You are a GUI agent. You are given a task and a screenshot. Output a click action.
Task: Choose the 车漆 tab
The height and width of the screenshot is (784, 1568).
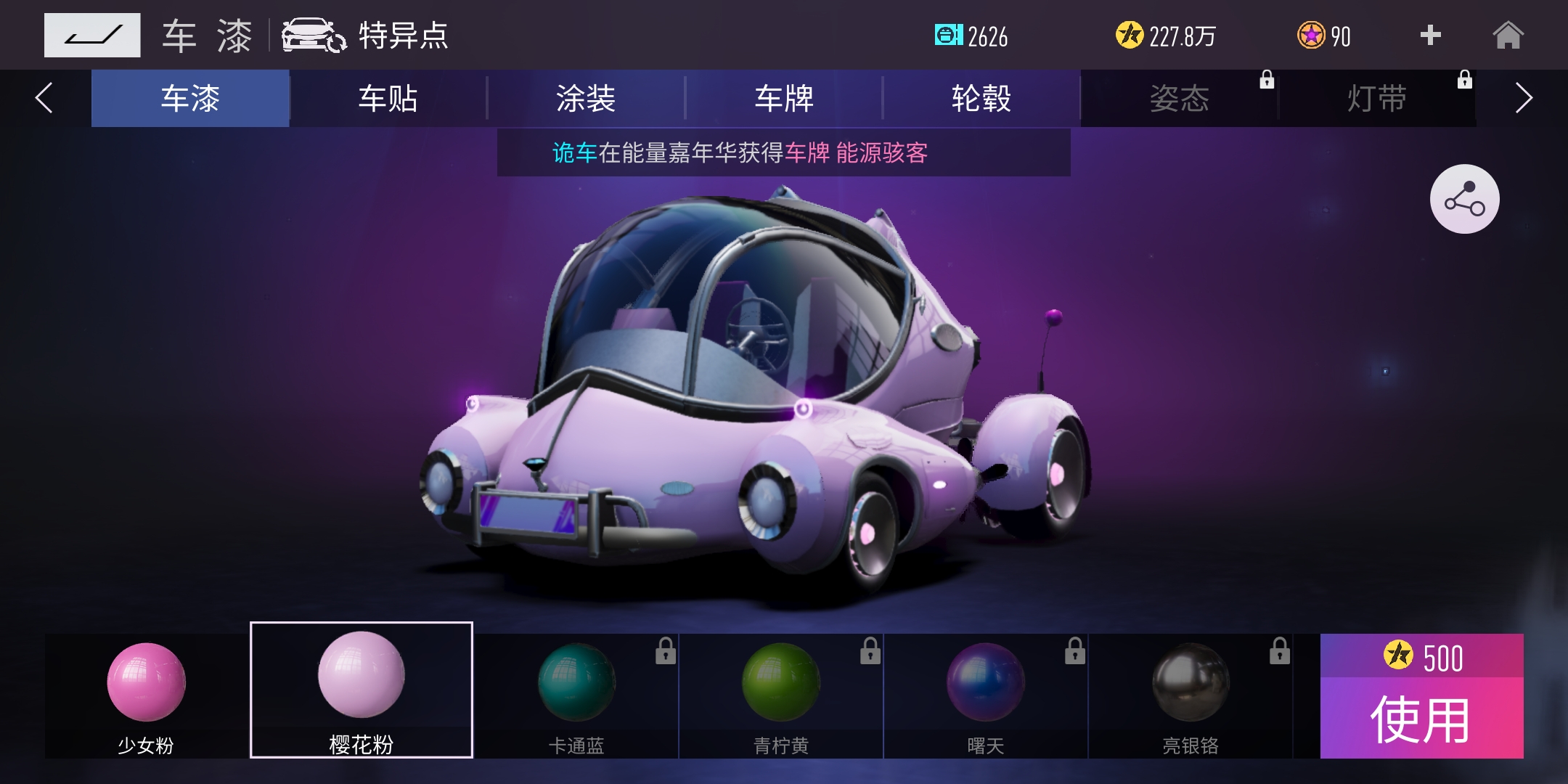[x=190, y=99]
